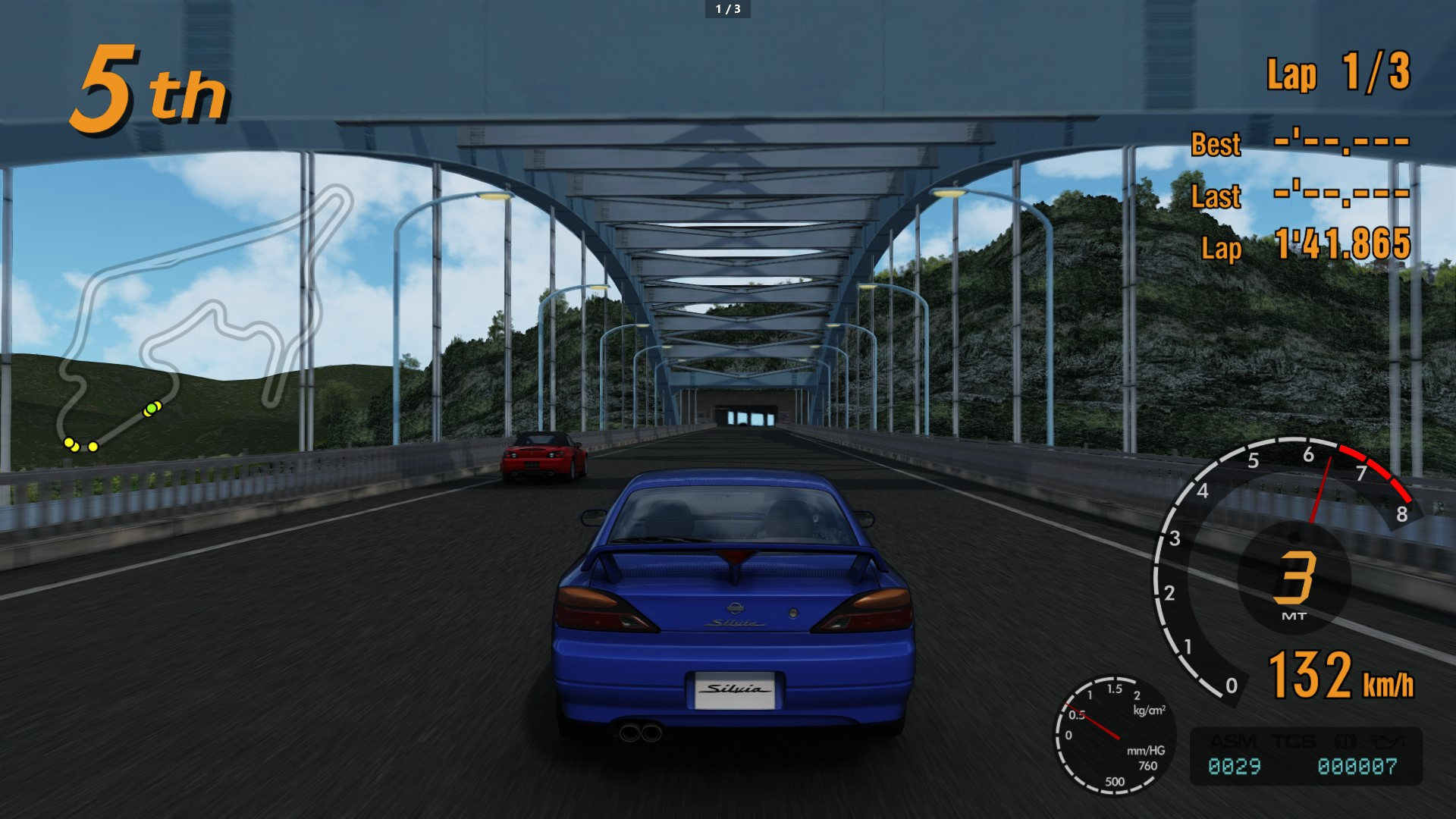Click the TCS traction control indicator
The height and width of the screenshot is (819, 1456).
pyautogui.click(x=1294, y=741)
